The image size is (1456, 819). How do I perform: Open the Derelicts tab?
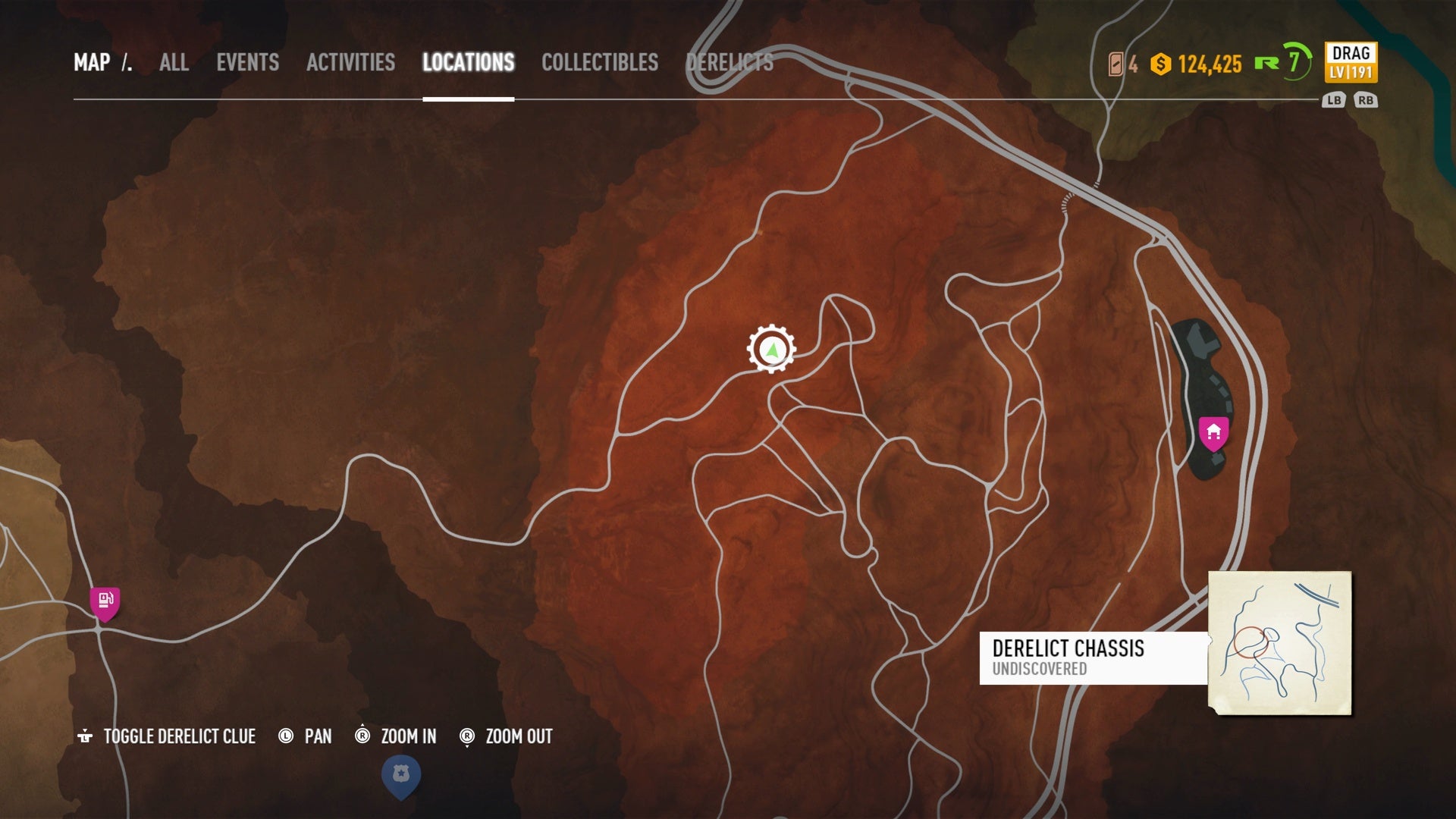click(x=730, y=62)
